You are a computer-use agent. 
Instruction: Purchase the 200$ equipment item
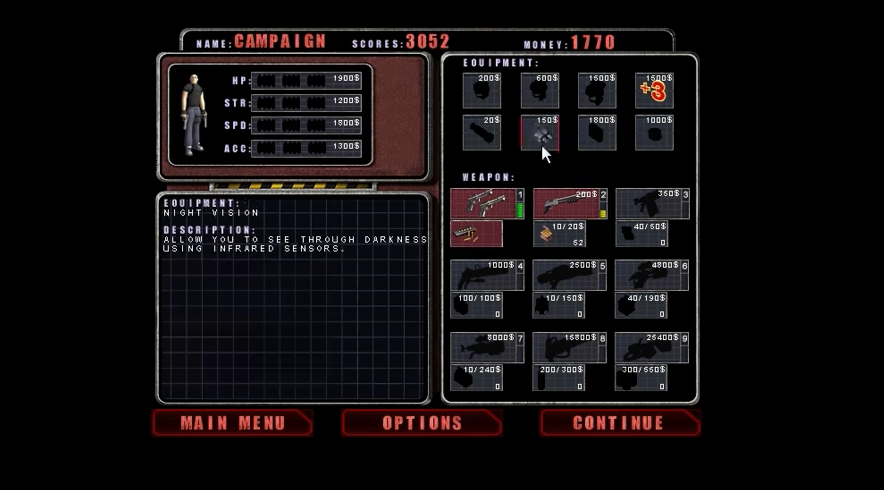482,90
